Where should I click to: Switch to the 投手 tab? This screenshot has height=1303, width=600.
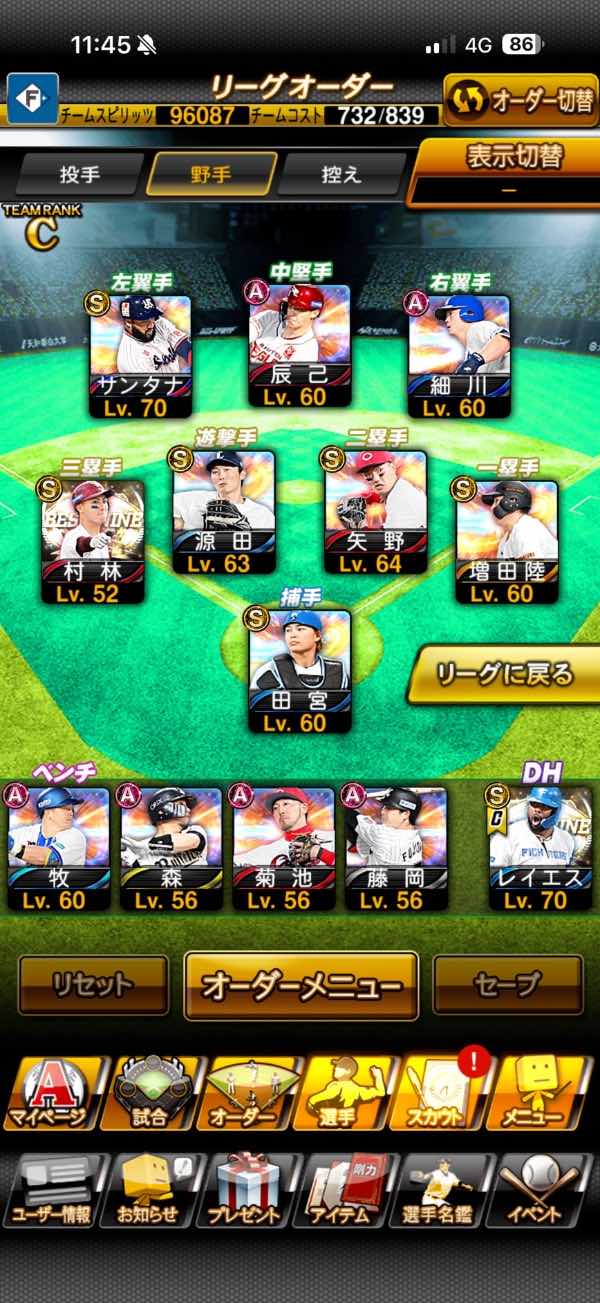[80, 174]
